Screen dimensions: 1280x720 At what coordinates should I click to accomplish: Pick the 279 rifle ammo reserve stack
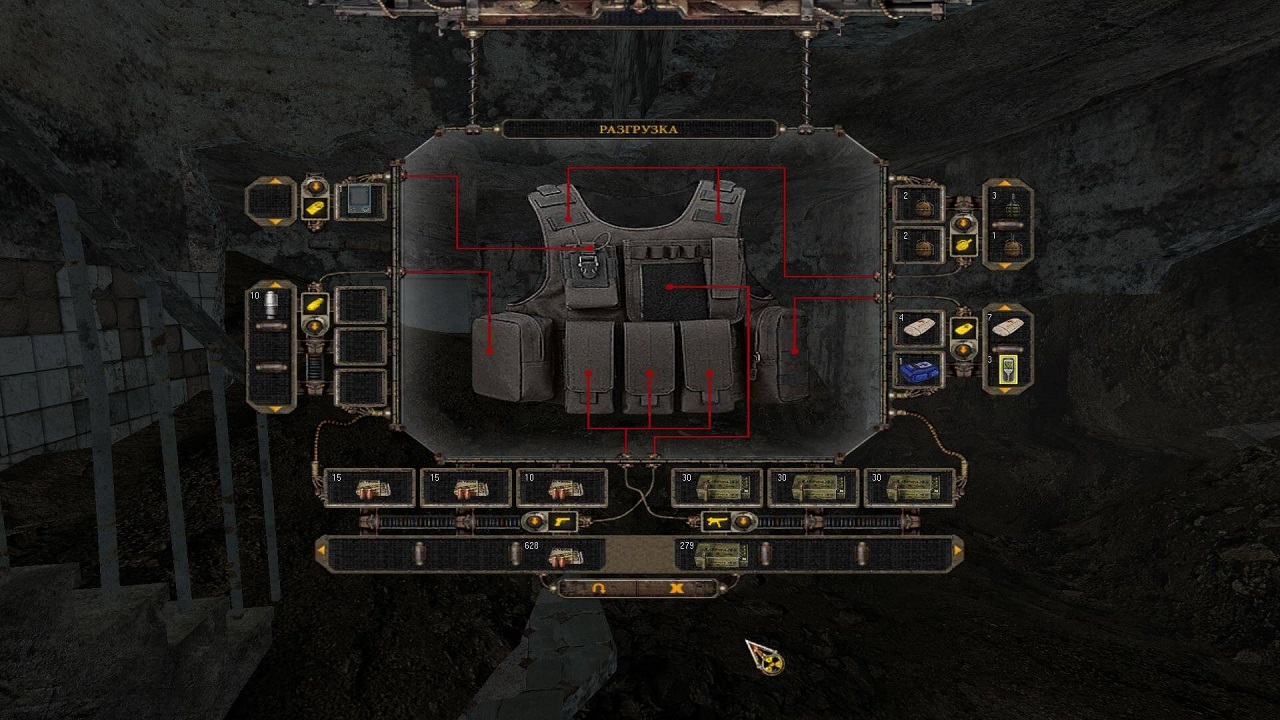point(713,555)
